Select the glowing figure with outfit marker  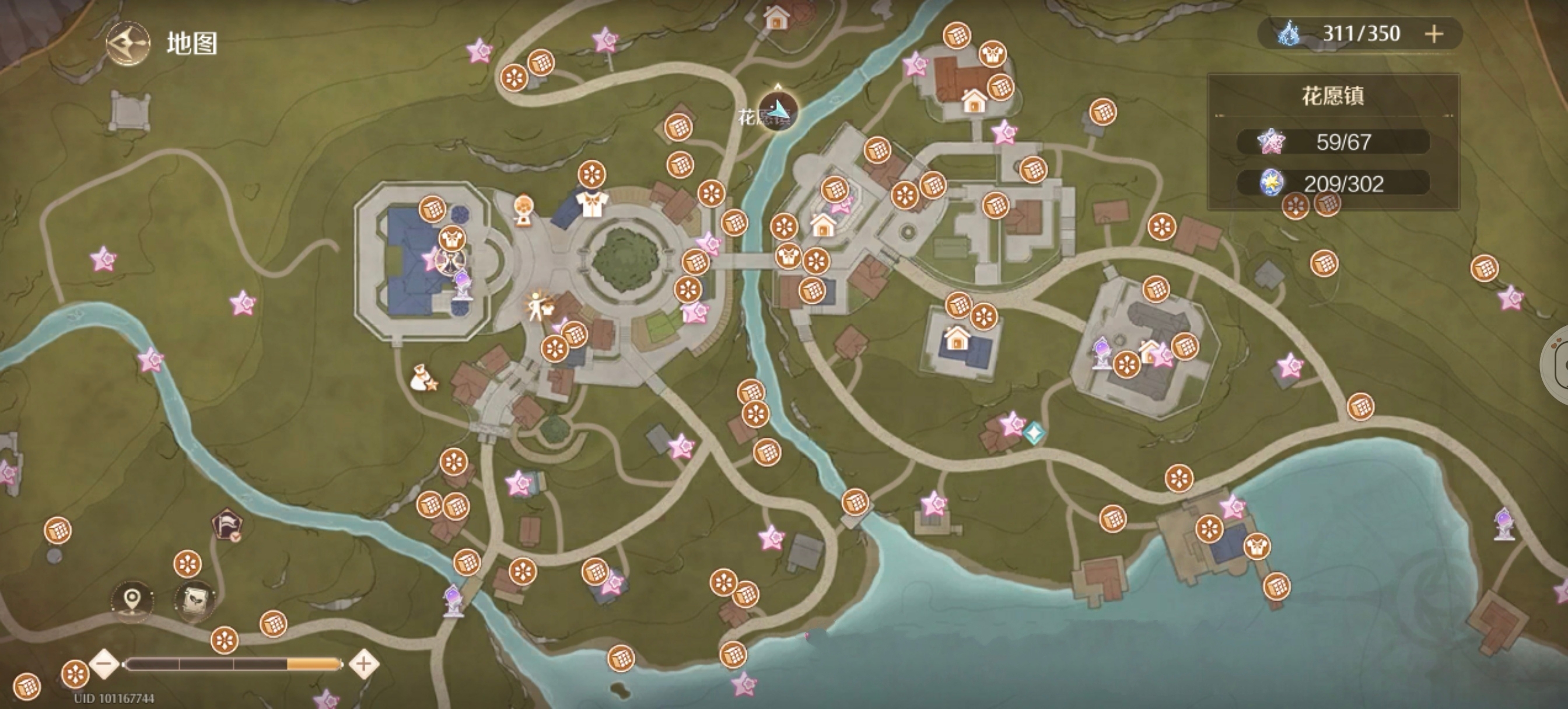click(538, 306)
